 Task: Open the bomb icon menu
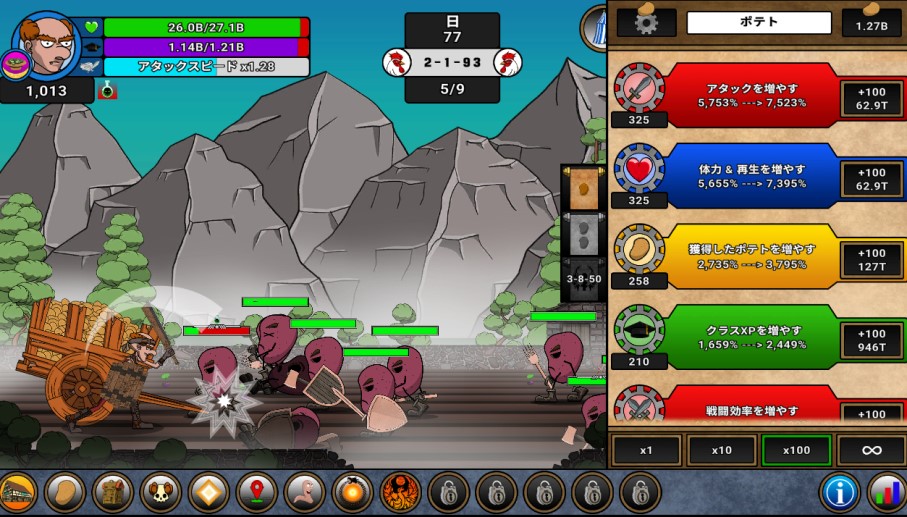pyautogui.click(x=353, y=492)
